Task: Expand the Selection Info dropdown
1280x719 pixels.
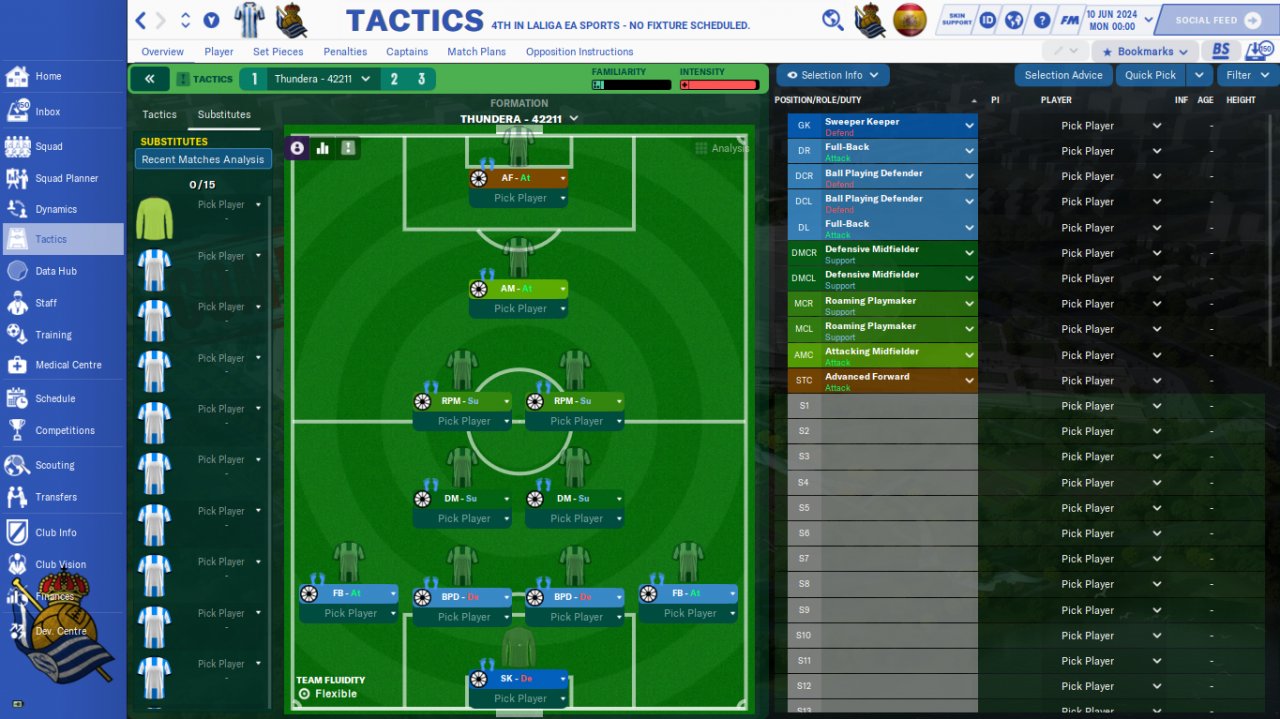Action: (x=833, y=75)
